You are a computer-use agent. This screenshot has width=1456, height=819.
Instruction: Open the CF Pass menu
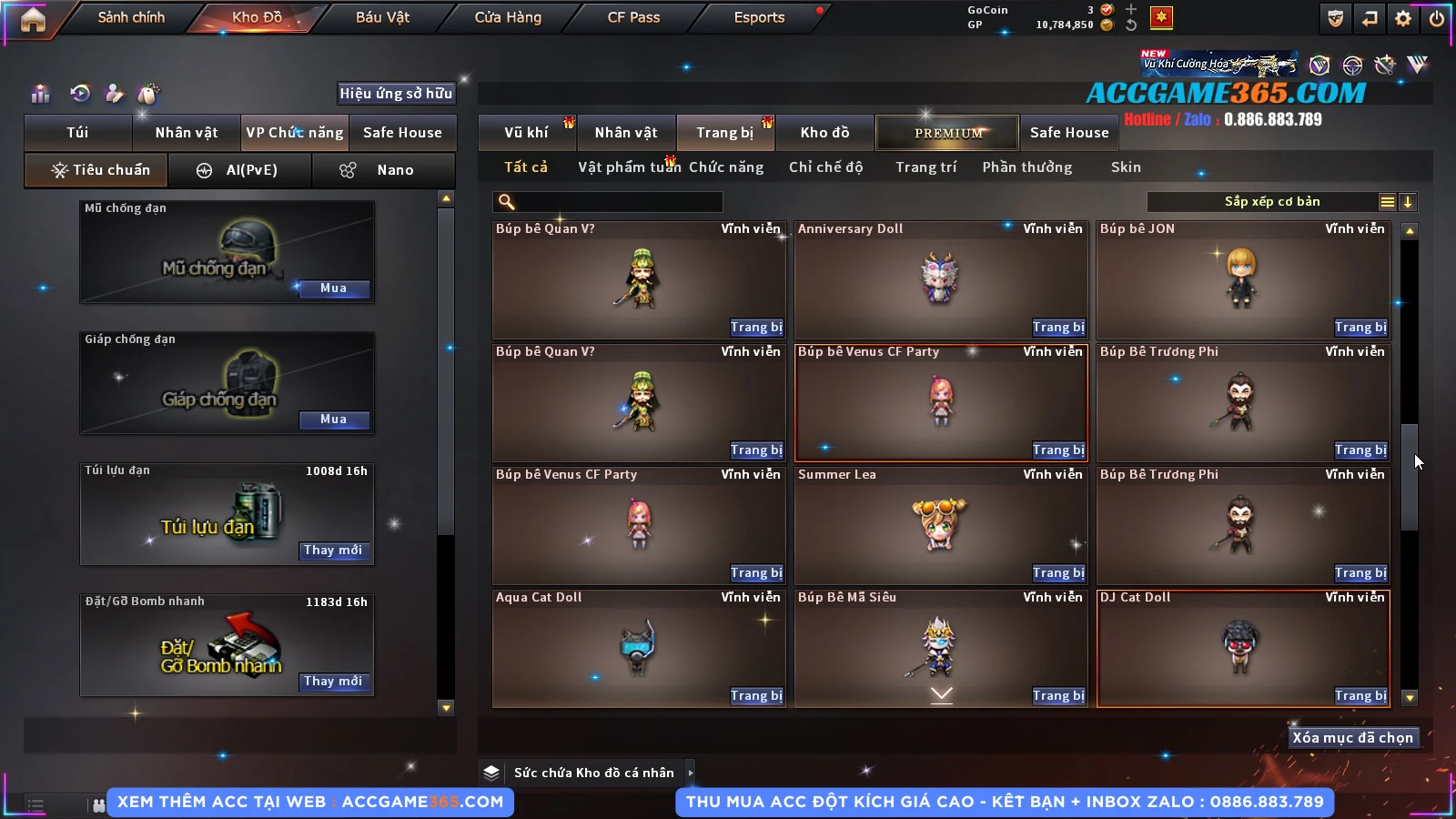[x=633, y=17]
